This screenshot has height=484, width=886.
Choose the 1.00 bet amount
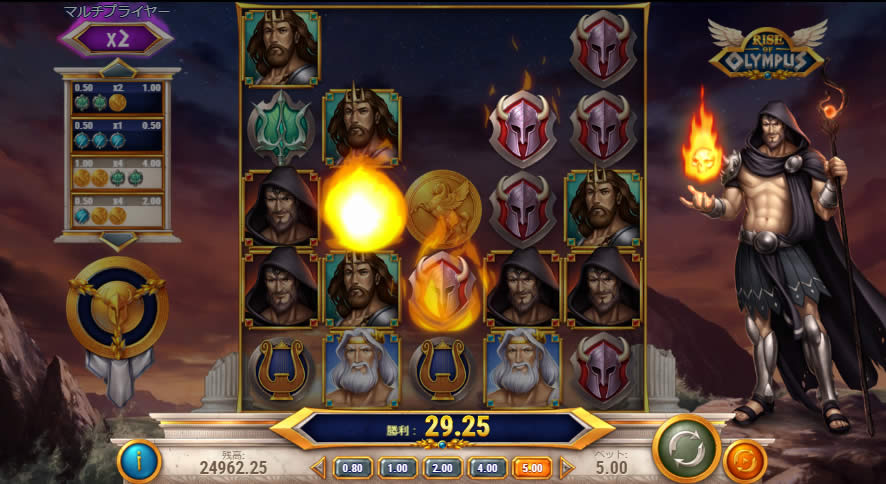coord(397,467)
